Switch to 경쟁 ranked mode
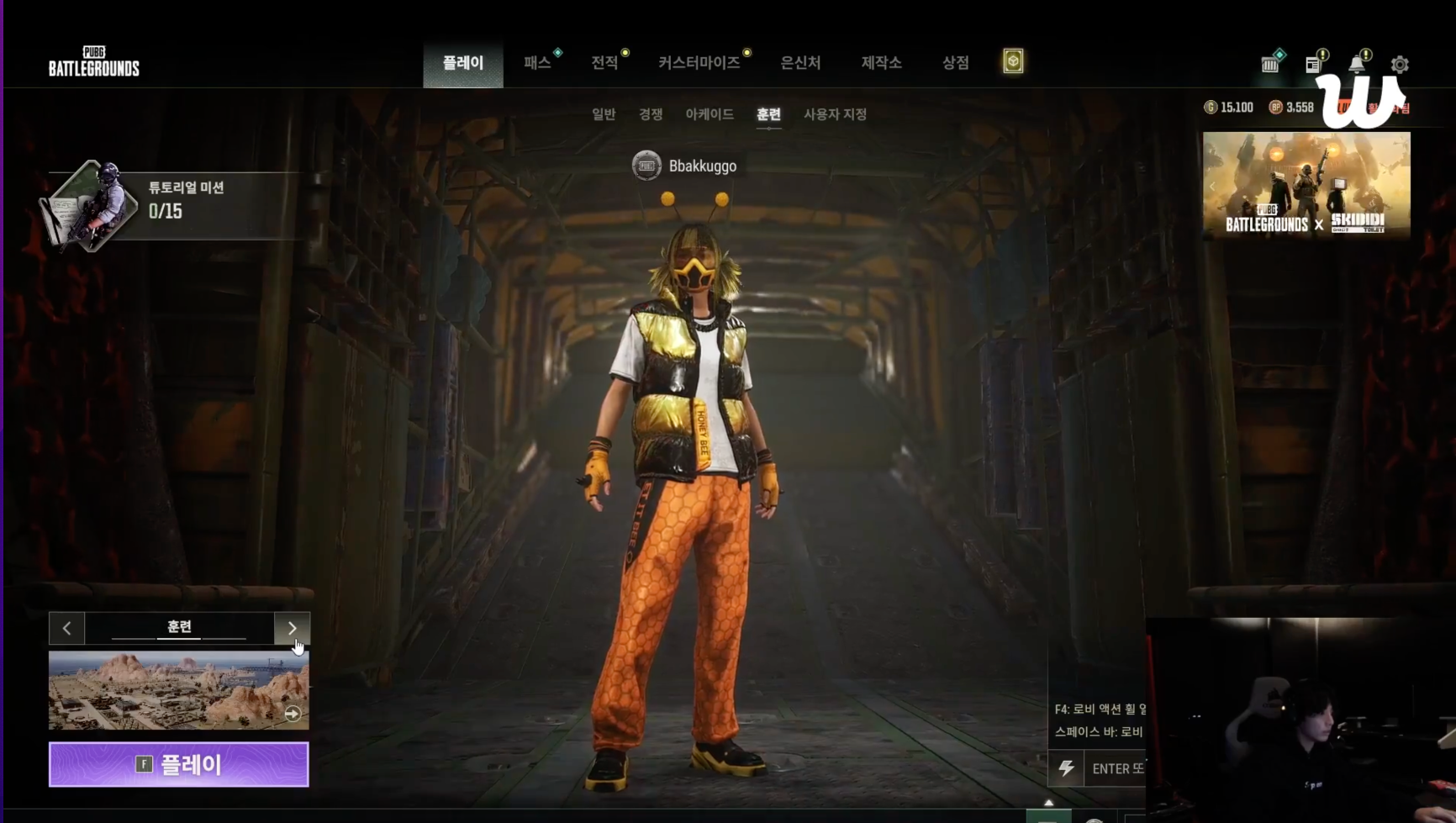This screenshot has width=1456, height=823. (x=651, y=114)
